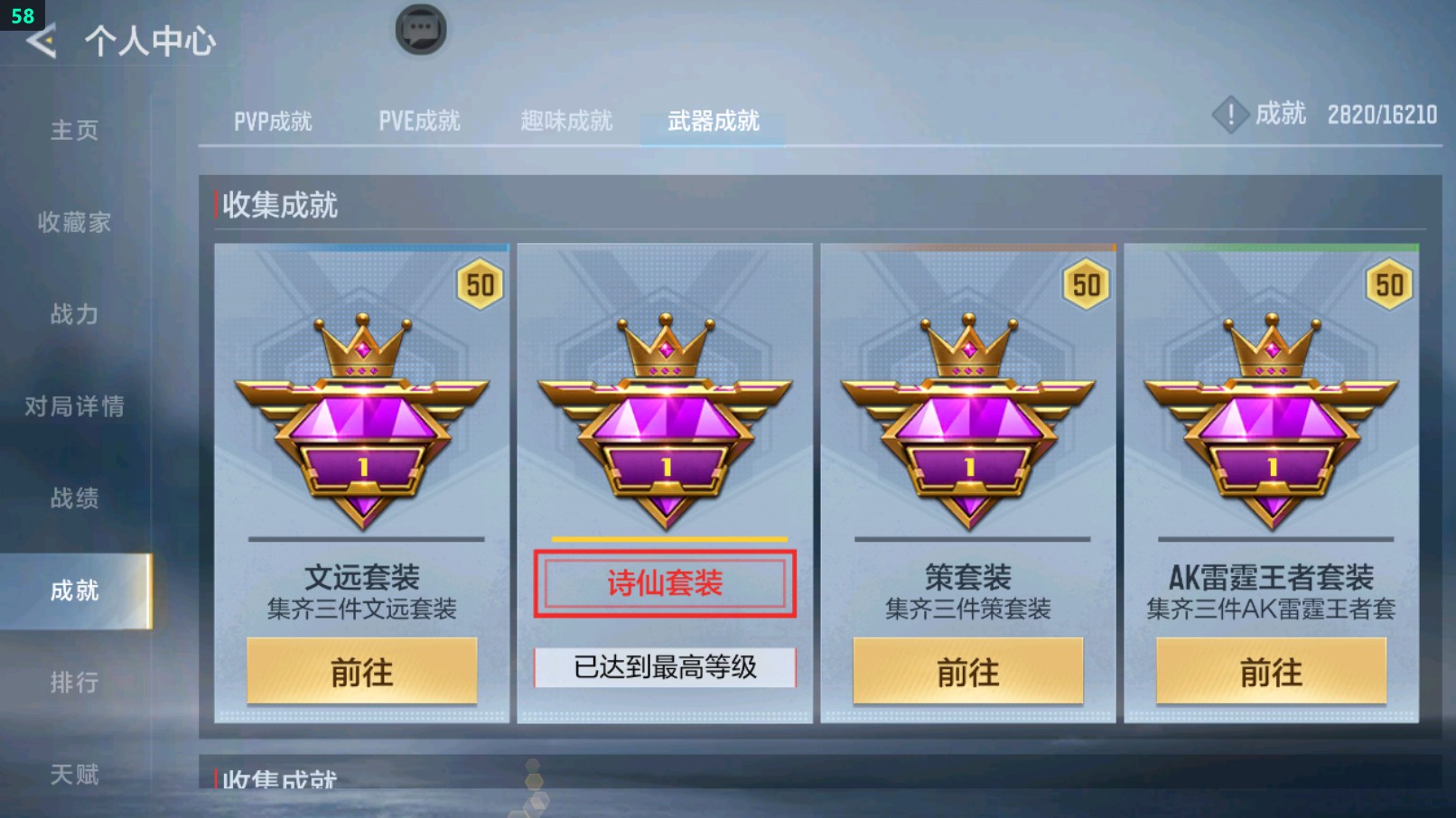Viewport: 1456px width, 818px height.
Task: Select 收藏家 in the left sidebar
Action: 75,222
